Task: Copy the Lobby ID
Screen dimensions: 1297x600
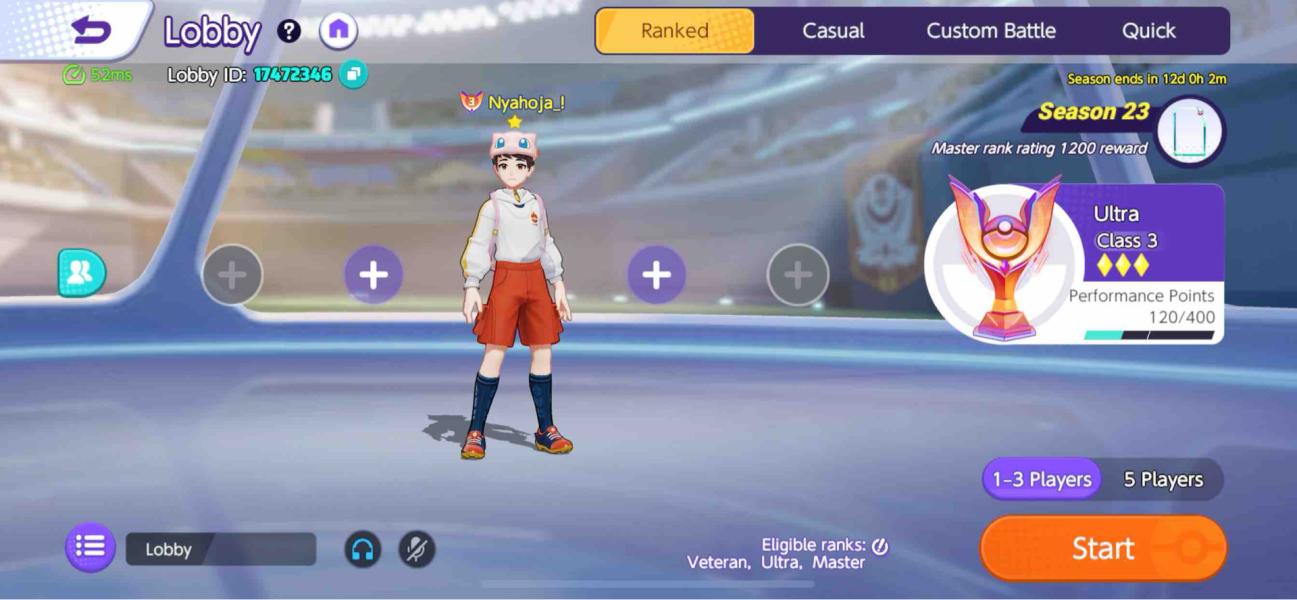Action: point(353,74)
